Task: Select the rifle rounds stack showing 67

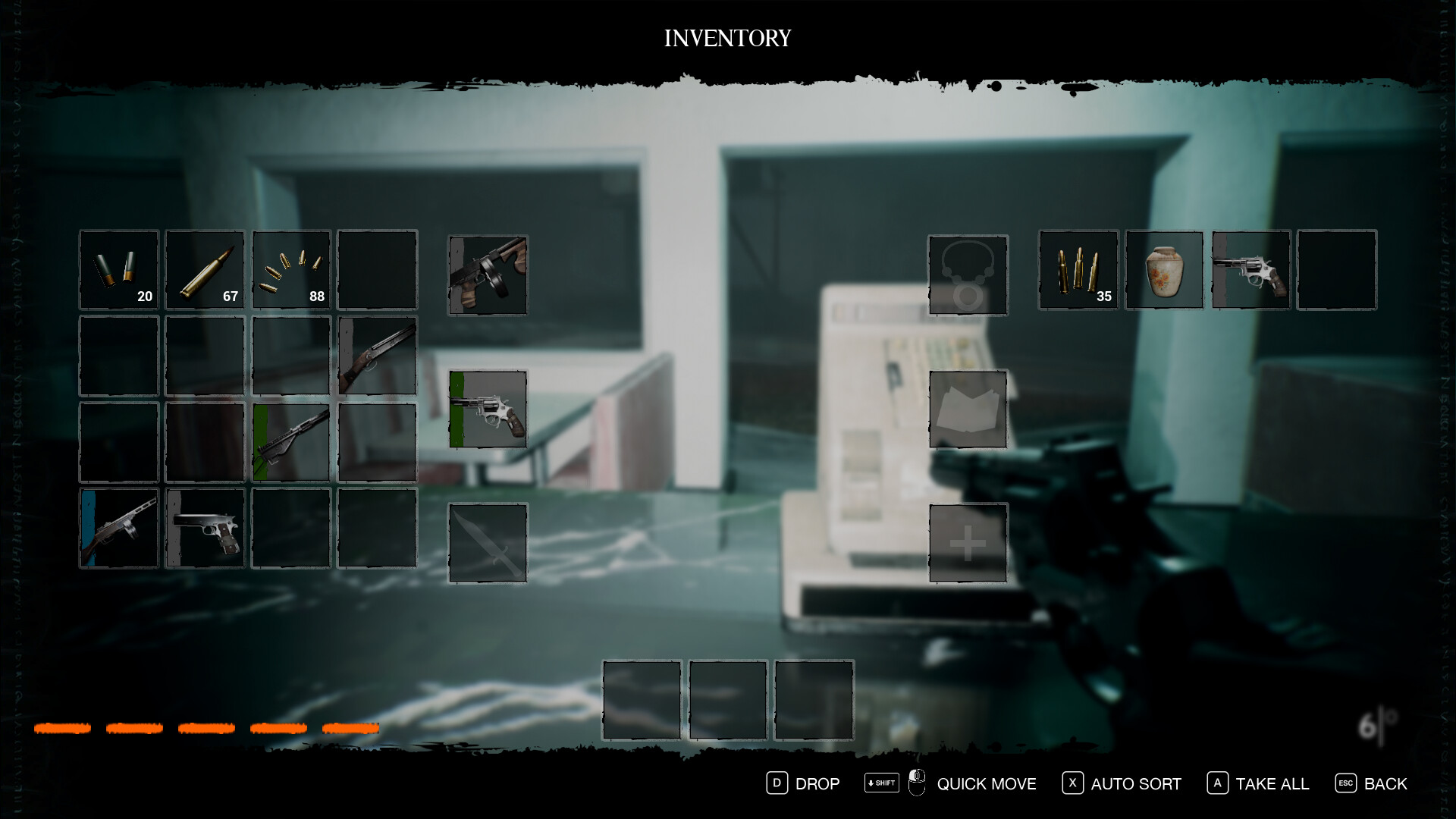Action: click(x=205, y=269)
